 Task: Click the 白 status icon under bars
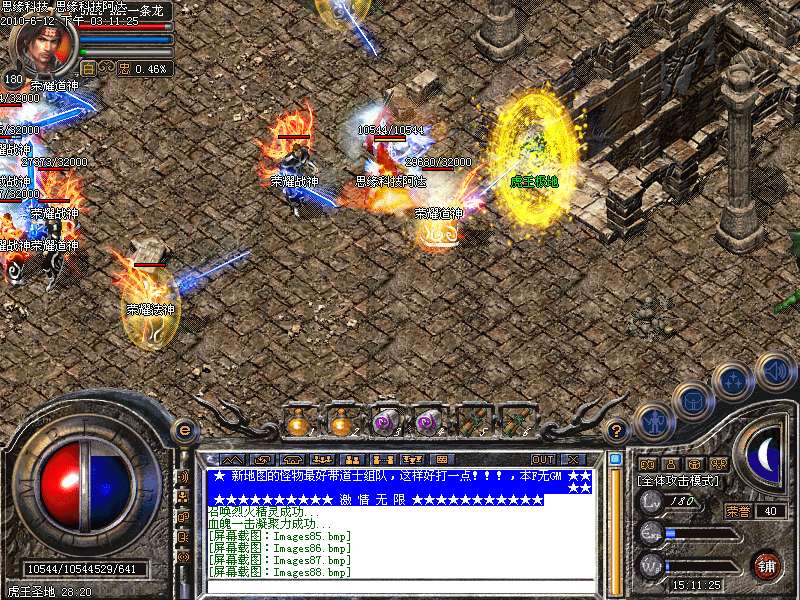[87, 69]
